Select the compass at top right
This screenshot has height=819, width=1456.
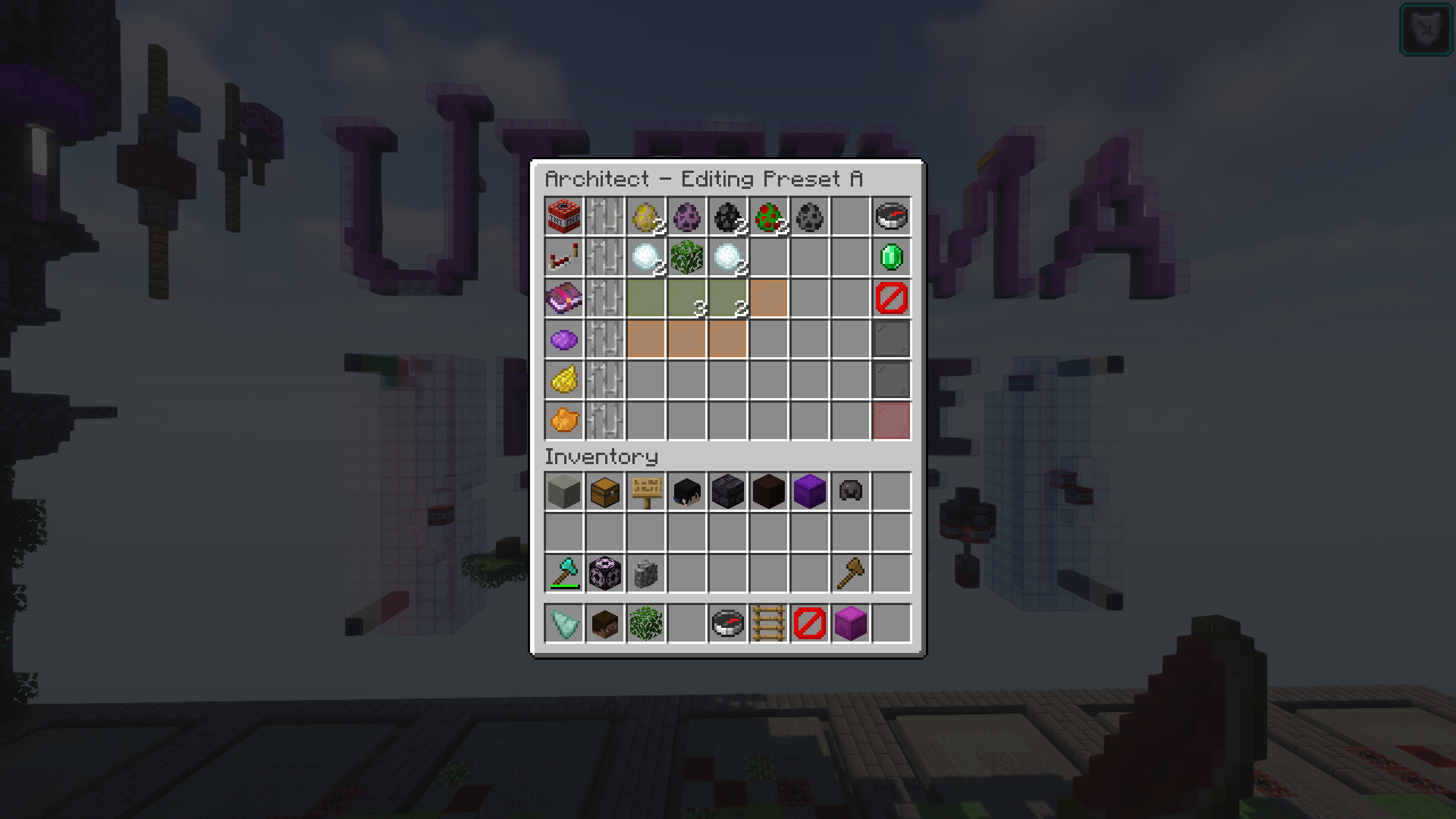[x=892, y=216]
